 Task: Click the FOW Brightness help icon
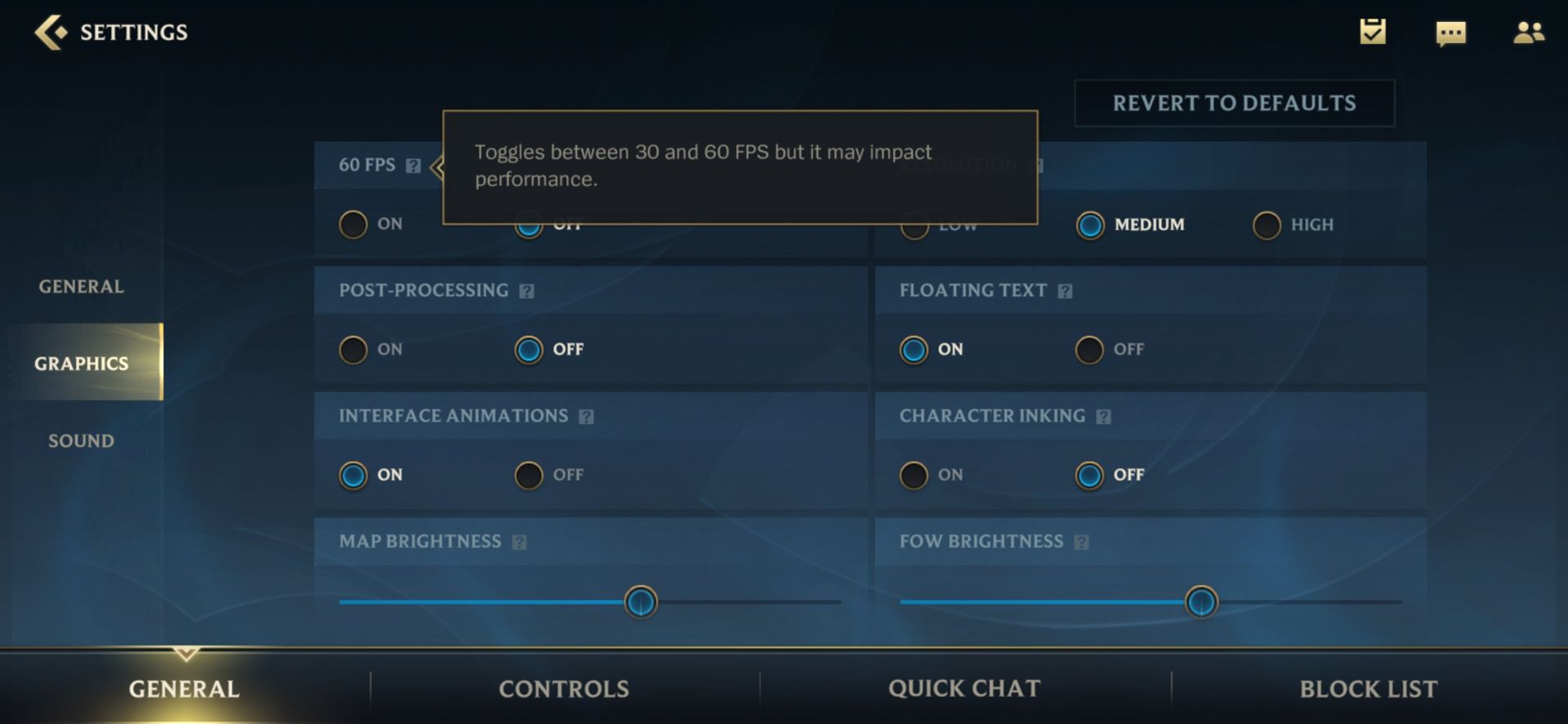(x=1082, y=541)
